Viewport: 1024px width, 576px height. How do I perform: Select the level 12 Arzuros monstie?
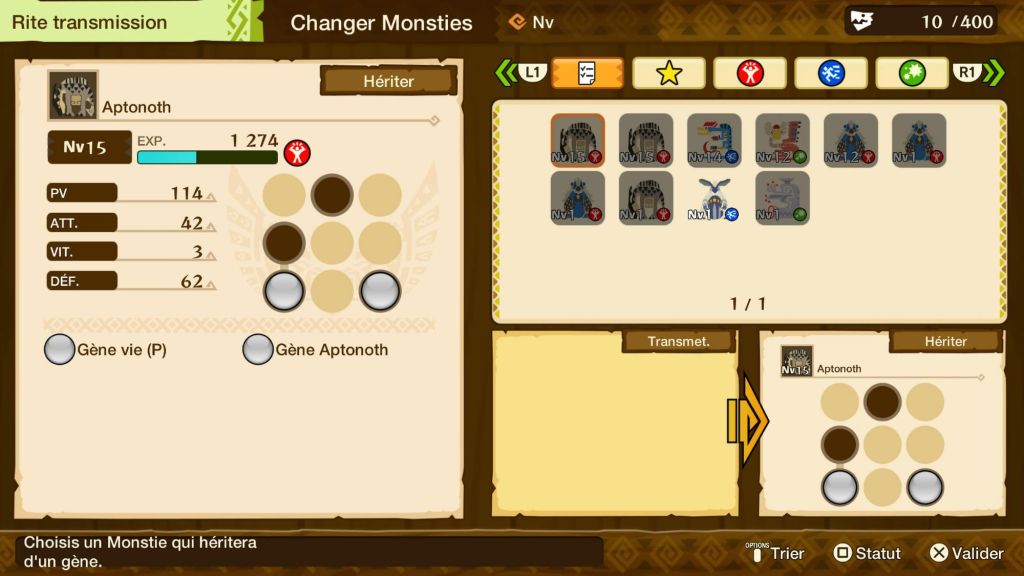[x=850, y=140]
